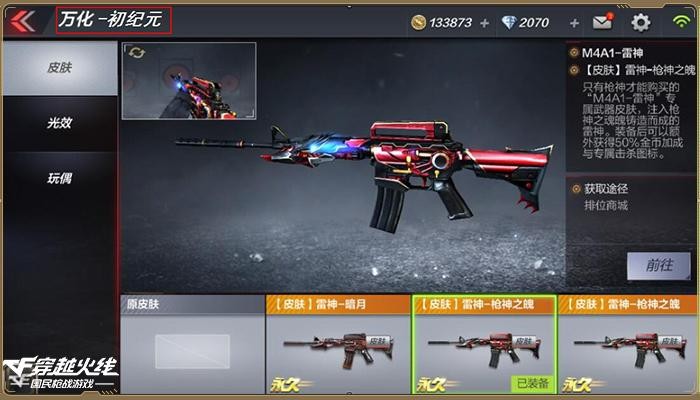Add diamonds using the plus button

(x=574, y=22)
